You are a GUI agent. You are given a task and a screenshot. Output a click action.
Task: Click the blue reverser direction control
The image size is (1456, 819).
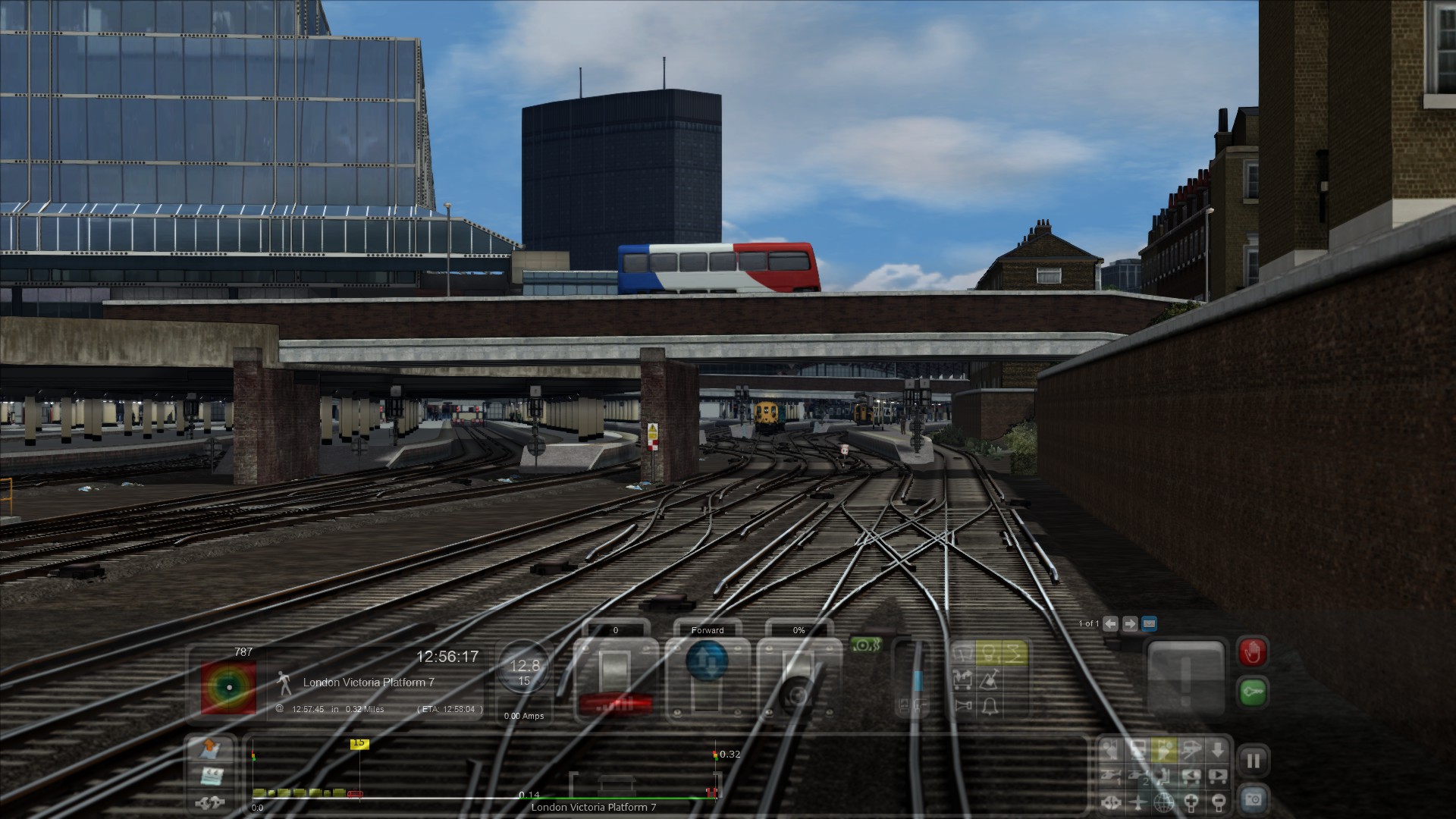[706, 661]
